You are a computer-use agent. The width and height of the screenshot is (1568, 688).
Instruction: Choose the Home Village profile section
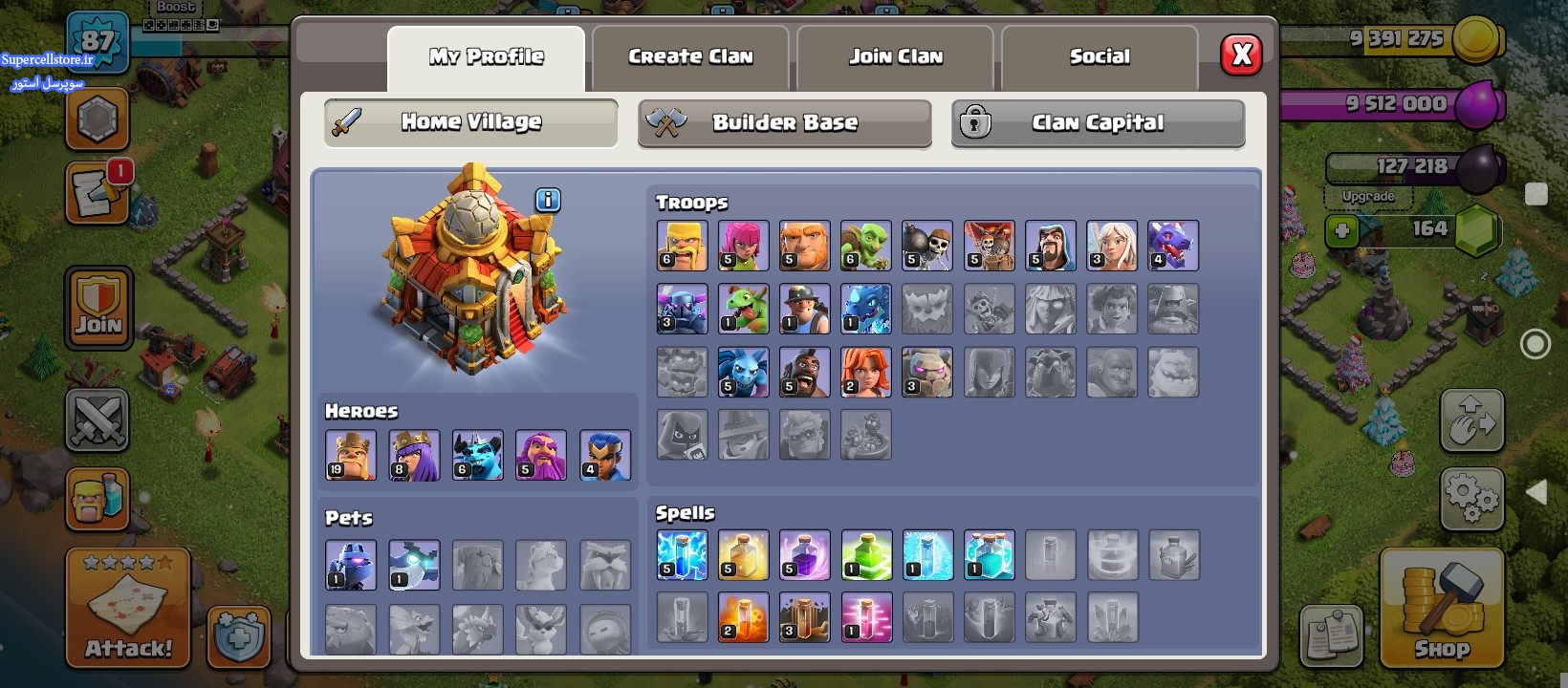coord(470,122)
